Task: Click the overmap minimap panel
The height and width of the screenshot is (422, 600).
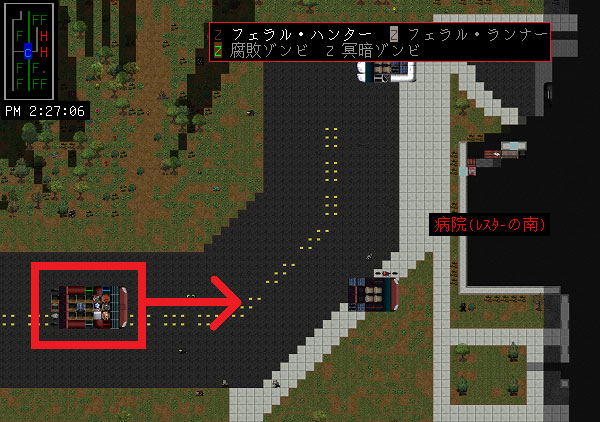Action: click(x=33, y=50)
